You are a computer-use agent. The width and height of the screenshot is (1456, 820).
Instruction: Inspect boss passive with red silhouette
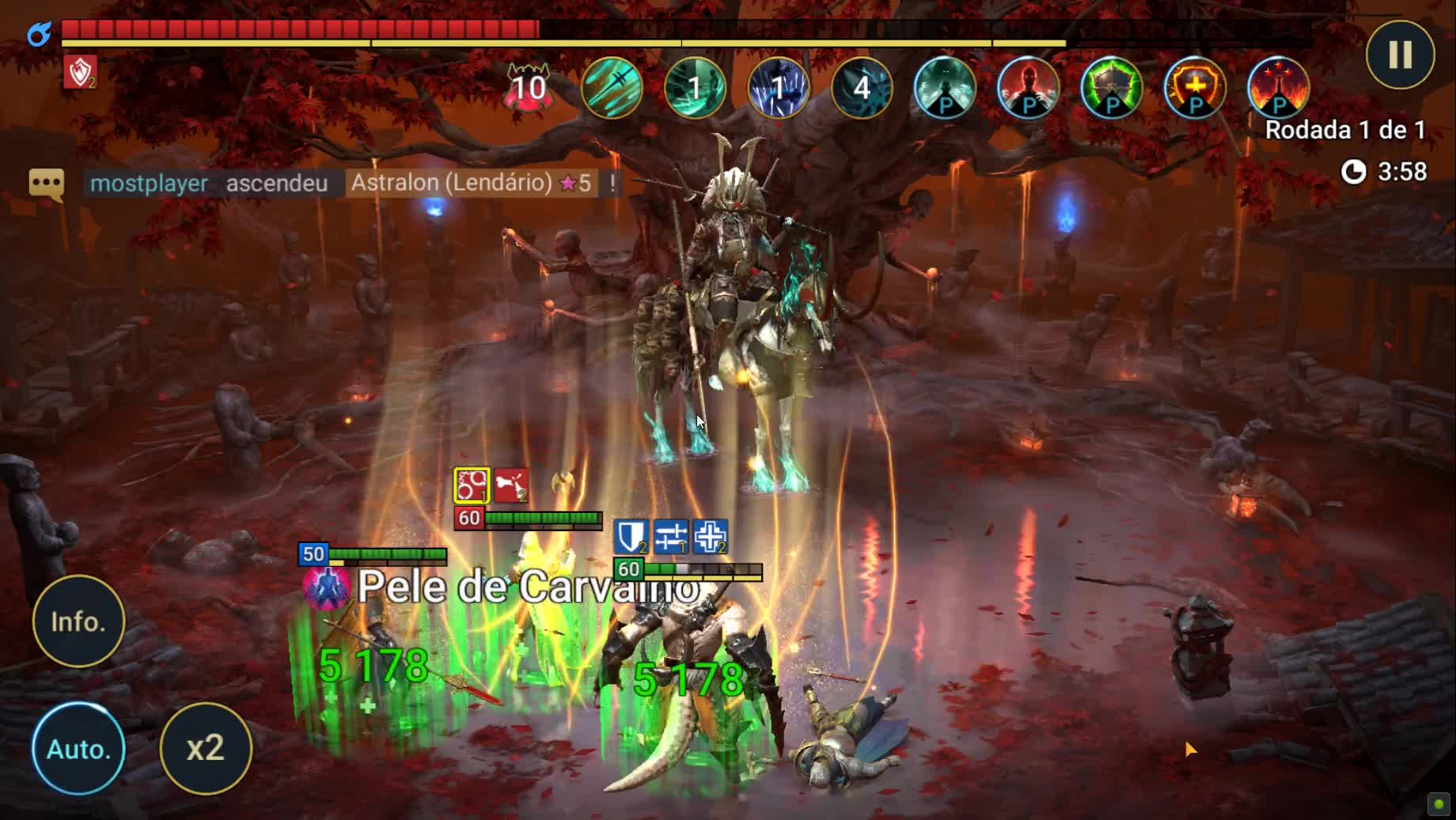(x=1028, y=87)
